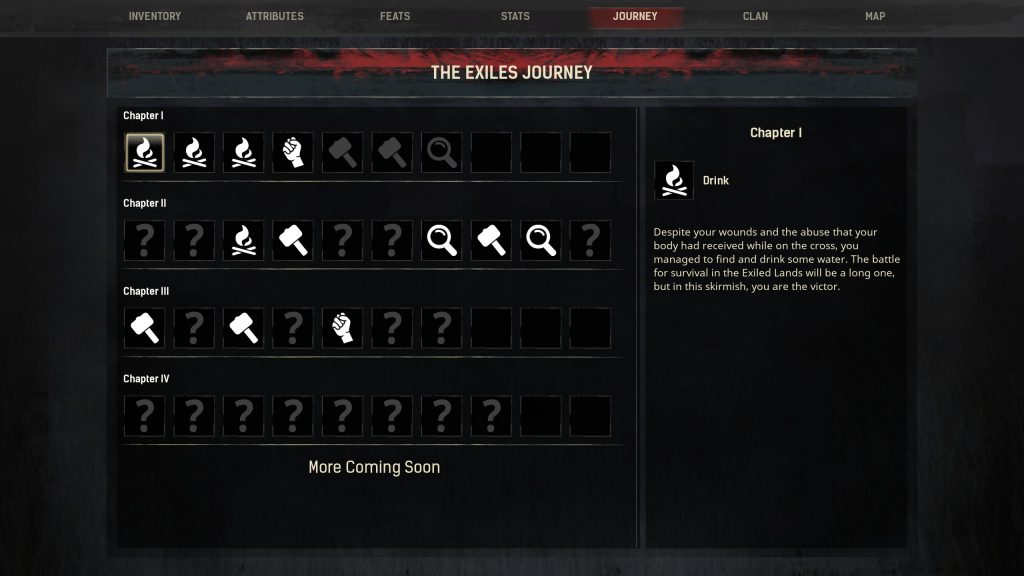Choose the fist step in Chapter I
Image resolution: width=1024 pixels, height=576 pixels.
point(293,153)
